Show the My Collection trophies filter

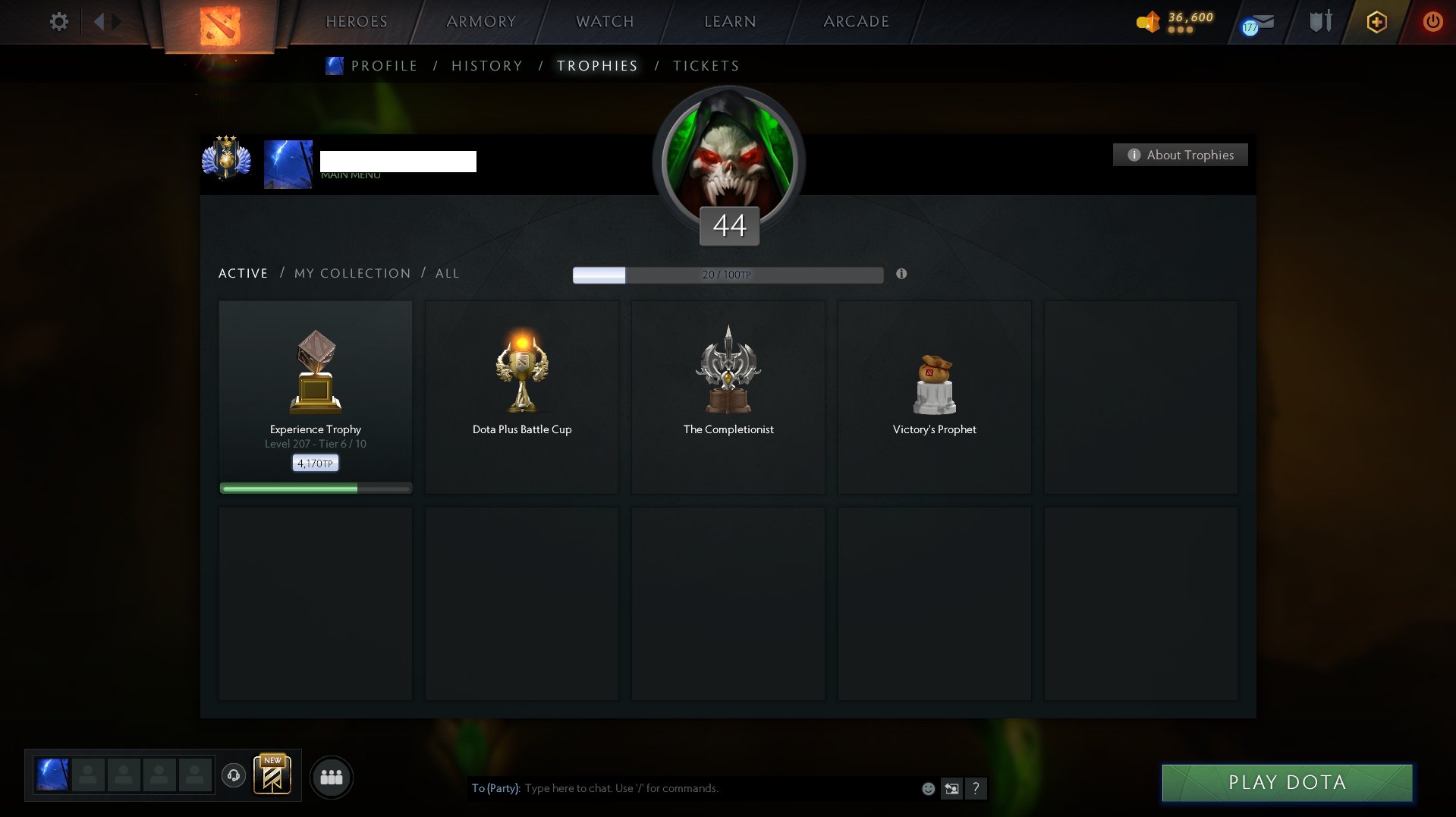click(x=352, y=273)
